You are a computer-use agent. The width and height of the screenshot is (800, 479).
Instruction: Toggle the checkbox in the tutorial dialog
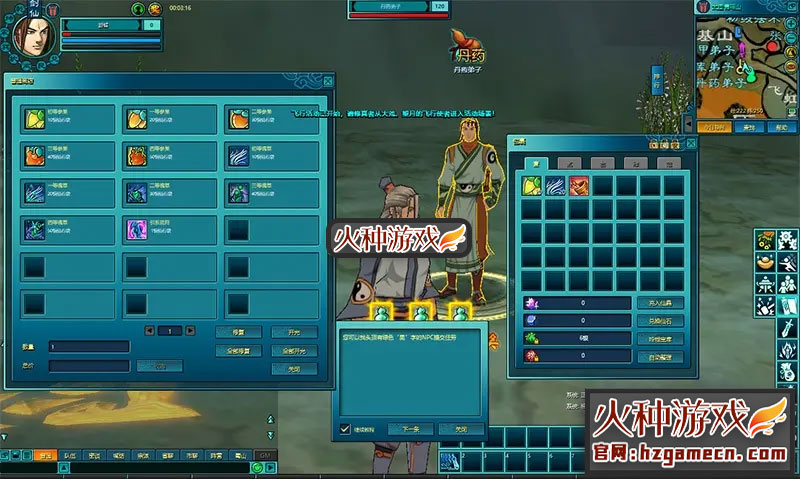point(346,429)
